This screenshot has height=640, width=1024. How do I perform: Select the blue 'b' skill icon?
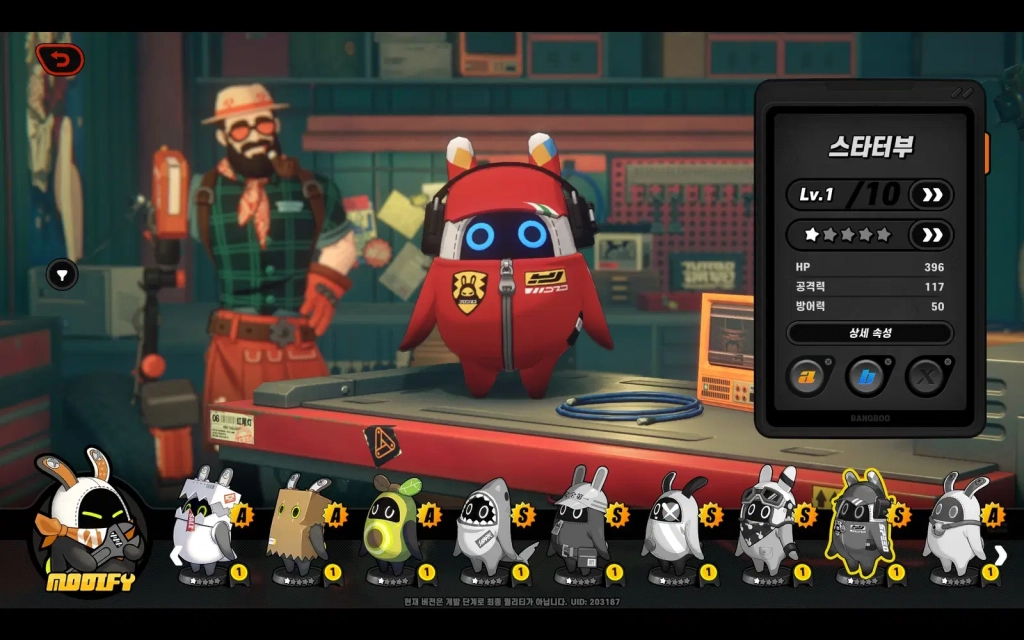point(866,376)
